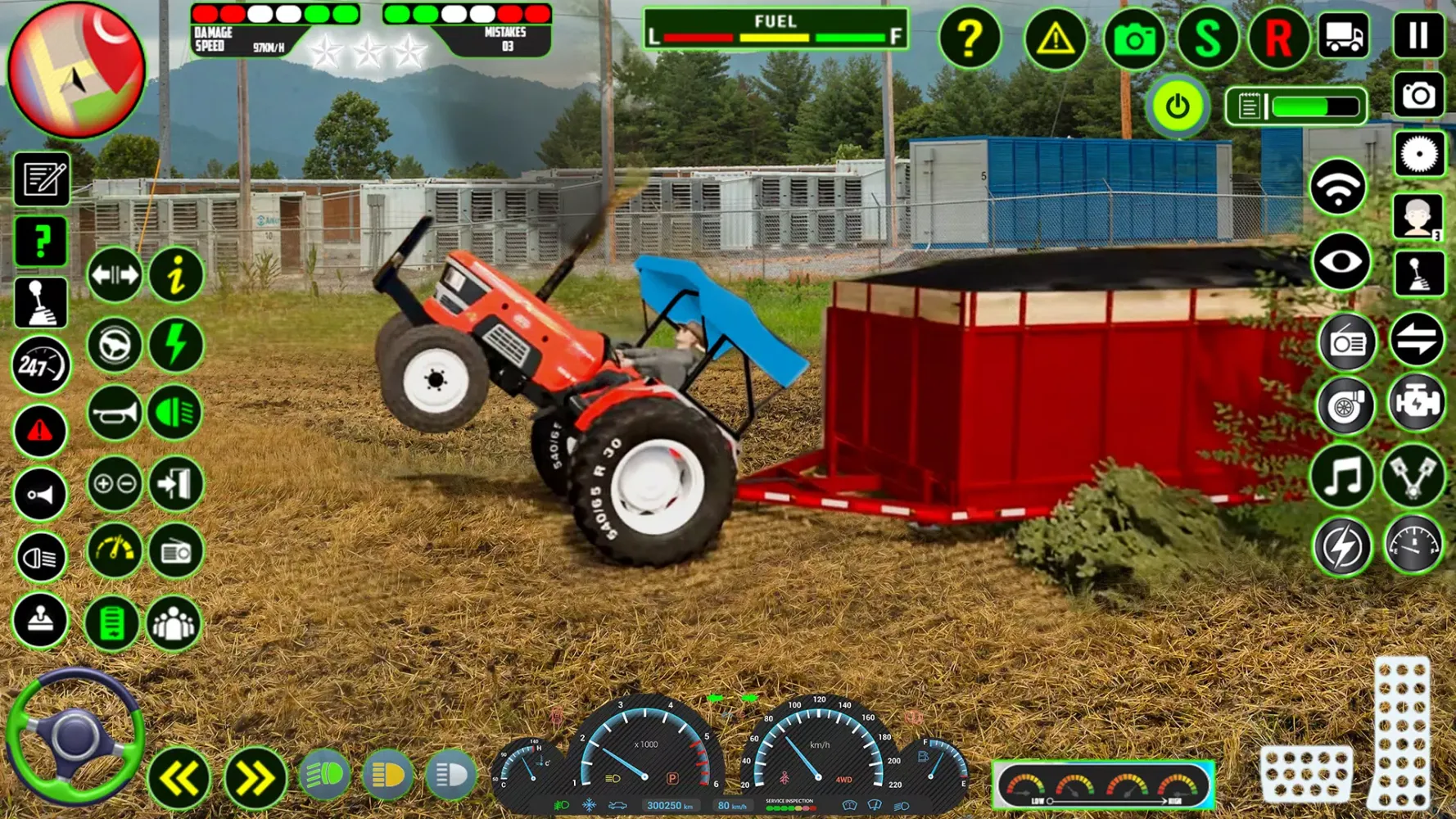
Task: Open the question mark help panel
Action: 972,38
